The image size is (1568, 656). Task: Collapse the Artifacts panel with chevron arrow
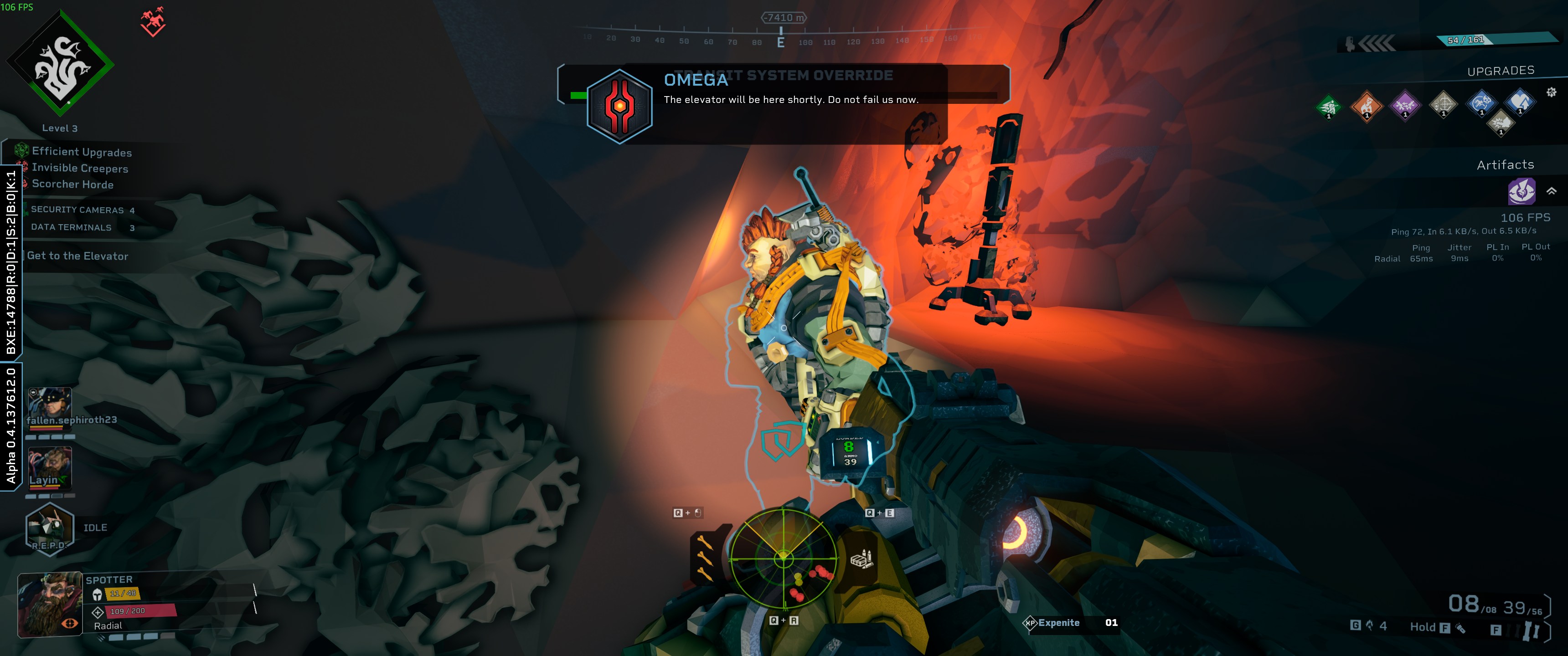click(1552, 191)
